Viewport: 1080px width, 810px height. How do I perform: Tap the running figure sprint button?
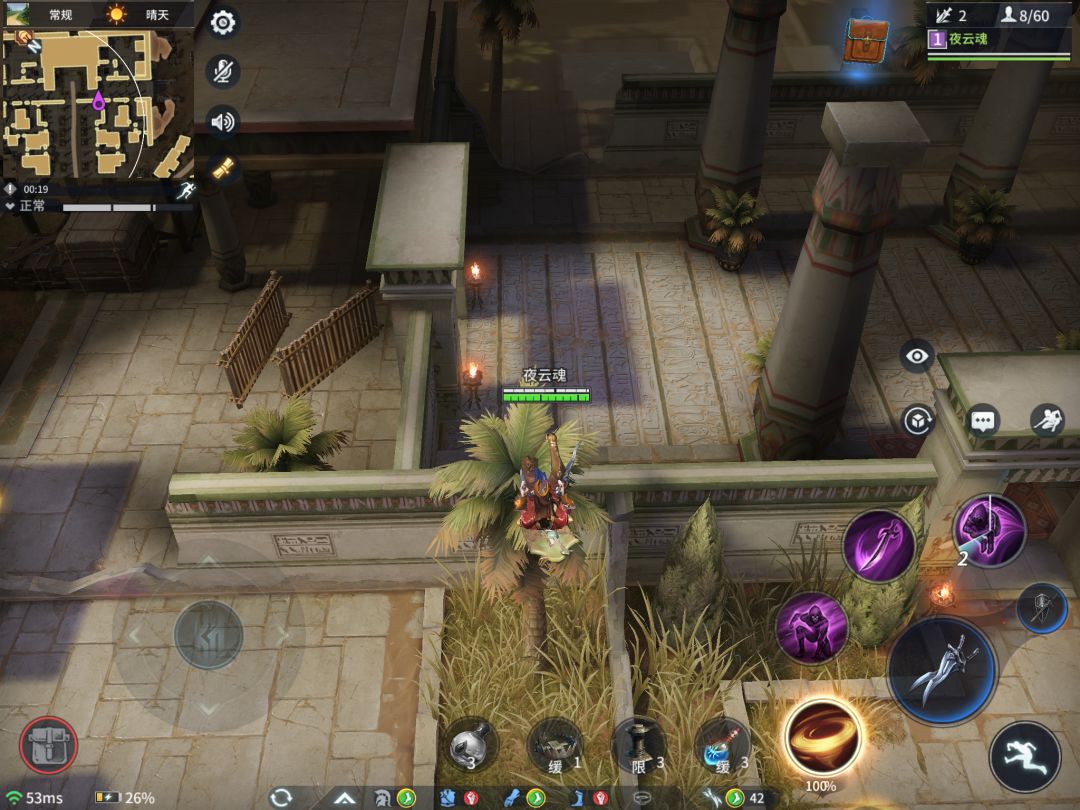(x=1026, y=757)
